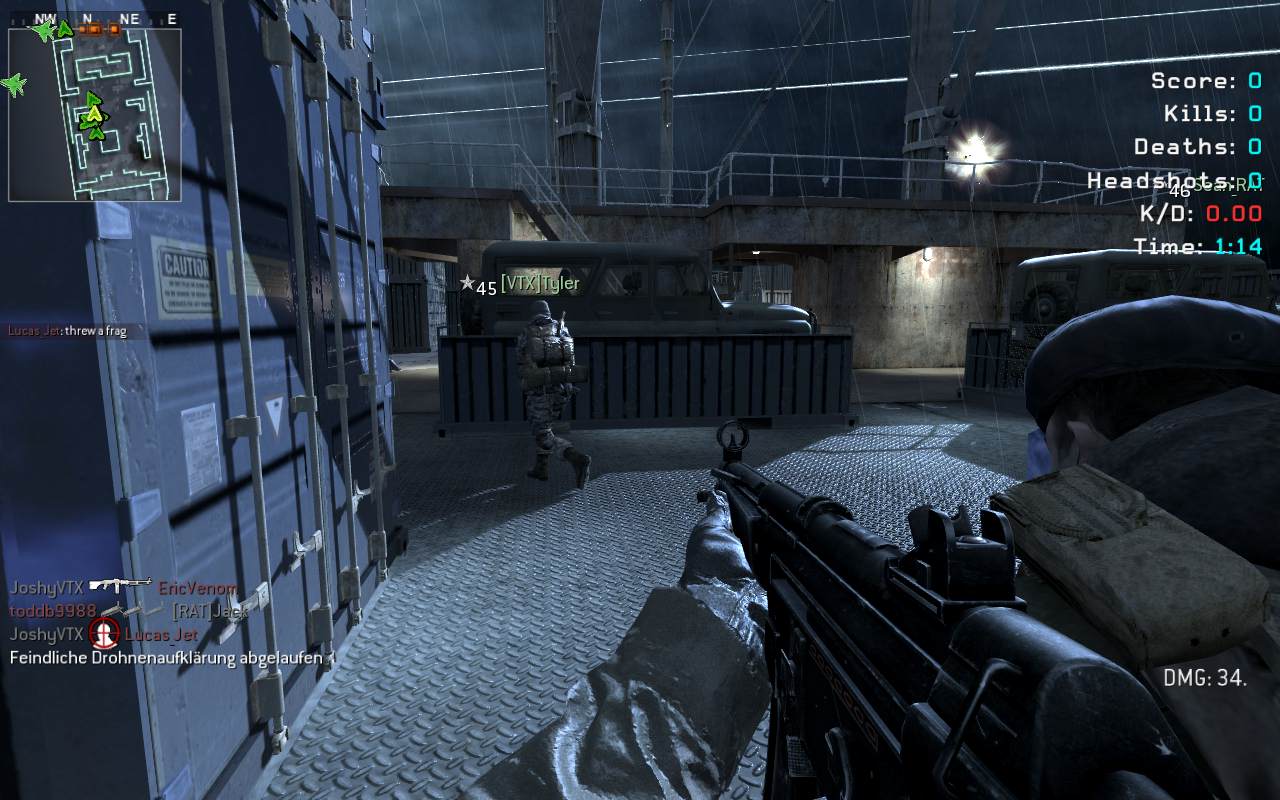The width and height of the screenshot is (1280, 800).
Task: Click the minimap in the corner
Action: click(95, 114)
